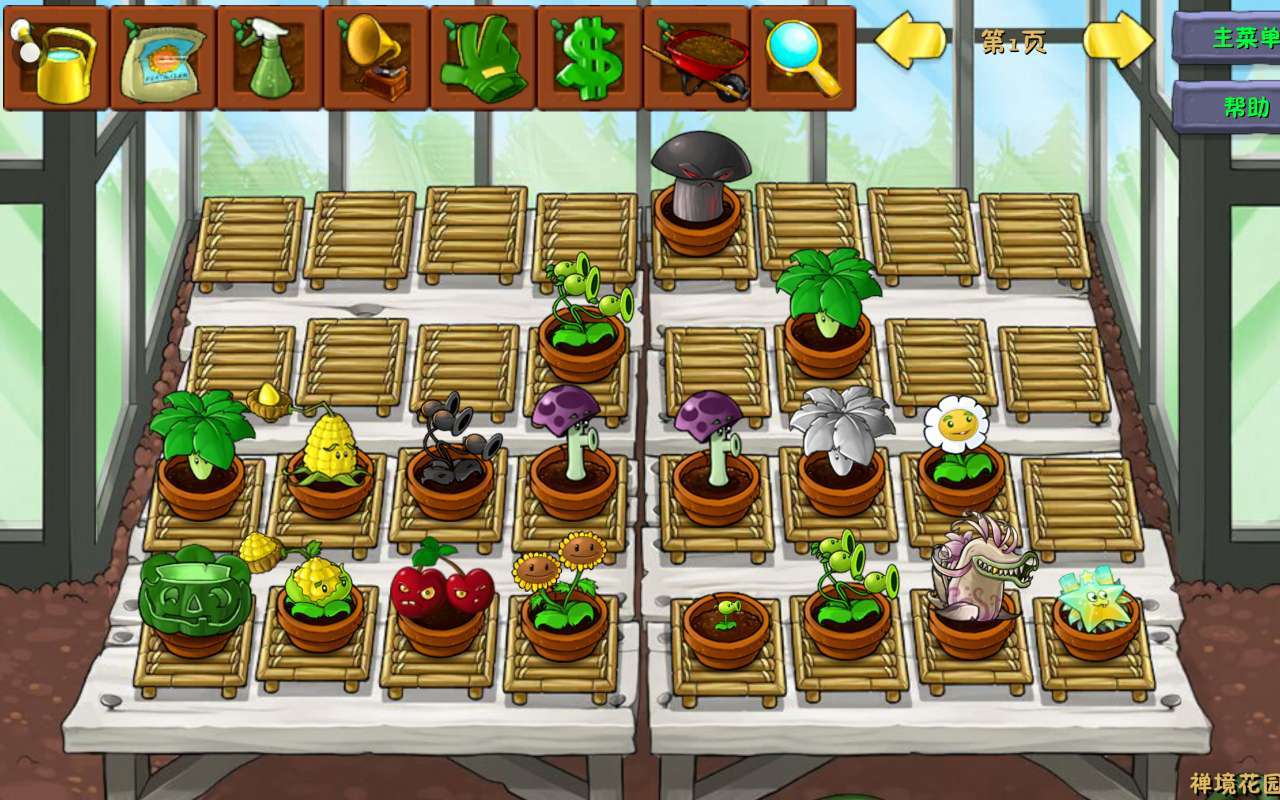Select the fertilizer bag tool

tap(163, 58)
